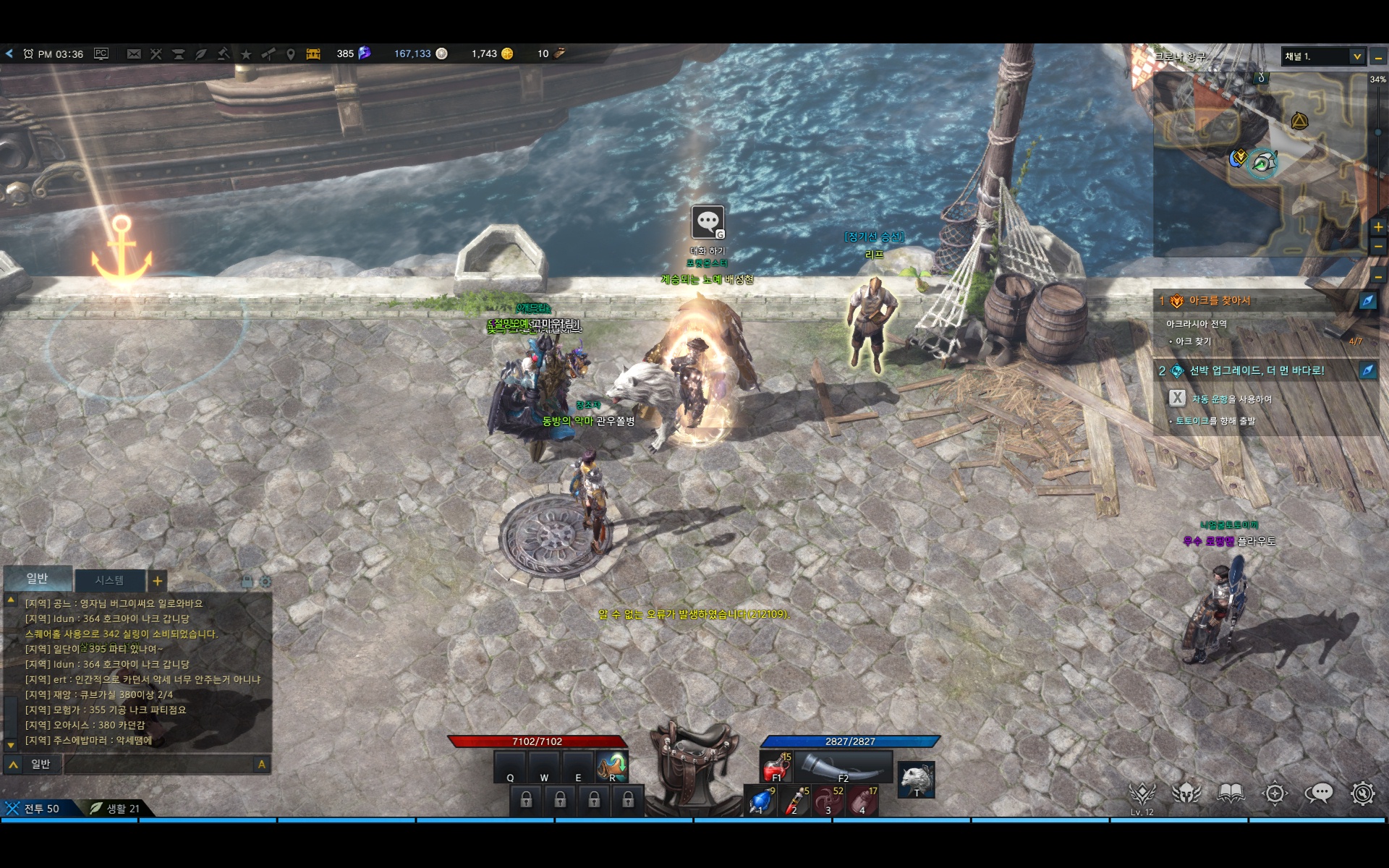Image resolution: width=1389 pixels, height=868 pixels.
Task: Open the settings gear wrench icon
Action: click(x=1362, y=793)
